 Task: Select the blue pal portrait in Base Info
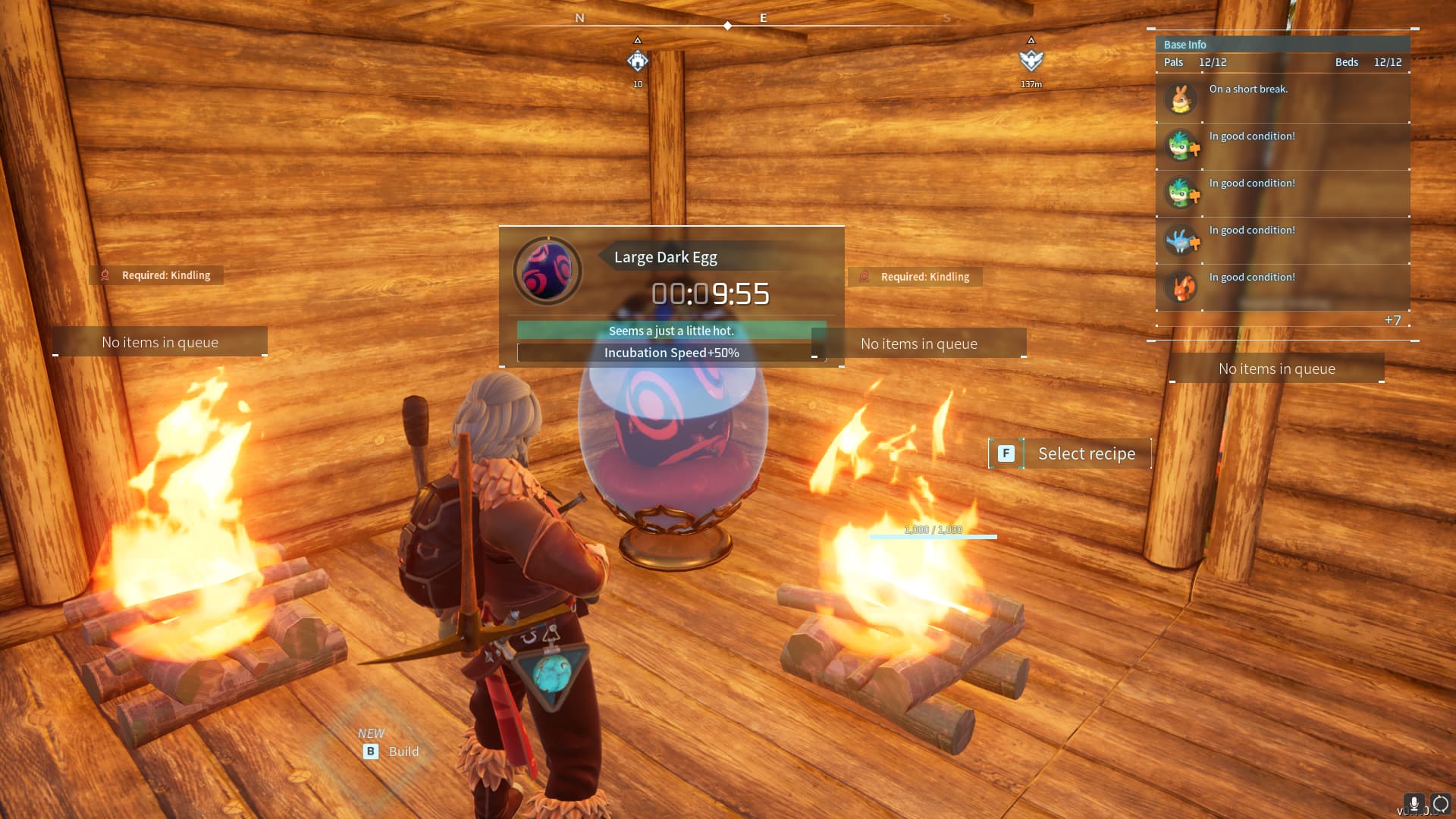[1181, 240]
